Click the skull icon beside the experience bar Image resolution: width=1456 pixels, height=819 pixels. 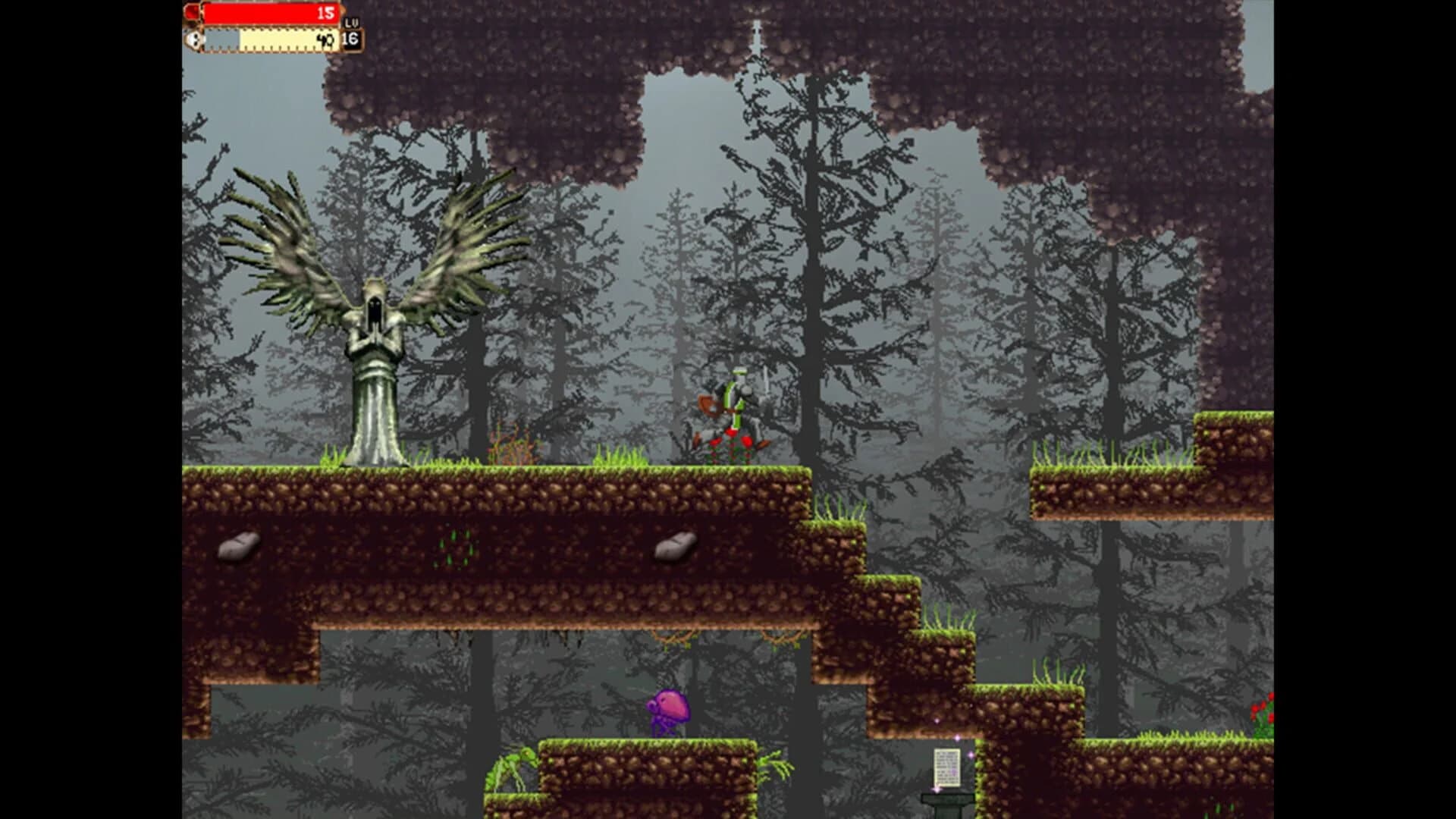195,40
